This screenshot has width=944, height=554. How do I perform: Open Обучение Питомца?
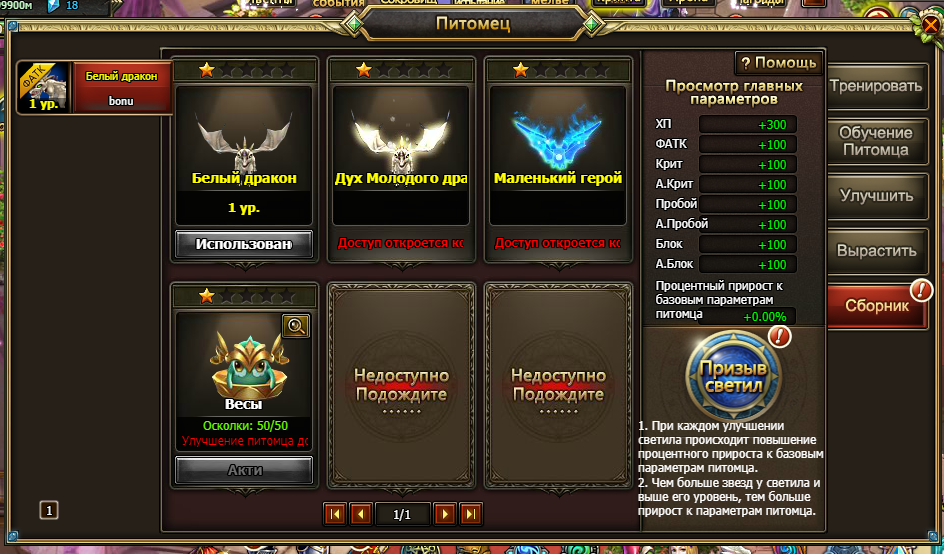click(x=876, y=141)
